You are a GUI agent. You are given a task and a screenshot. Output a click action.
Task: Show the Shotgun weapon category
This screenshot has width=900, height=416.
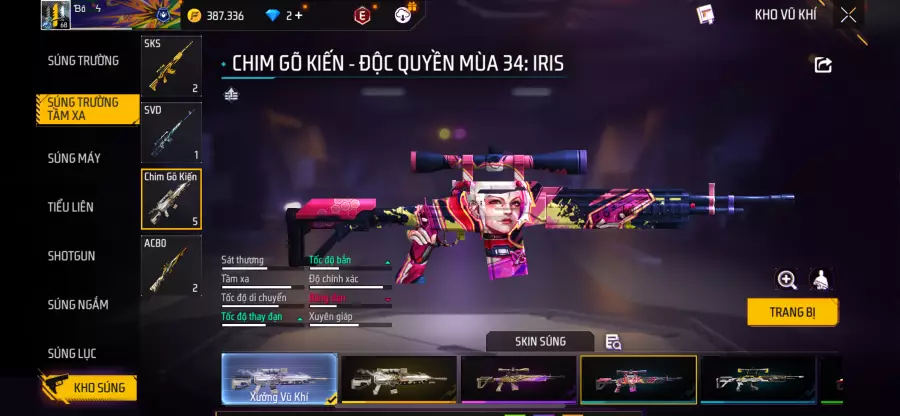point(72,256)
